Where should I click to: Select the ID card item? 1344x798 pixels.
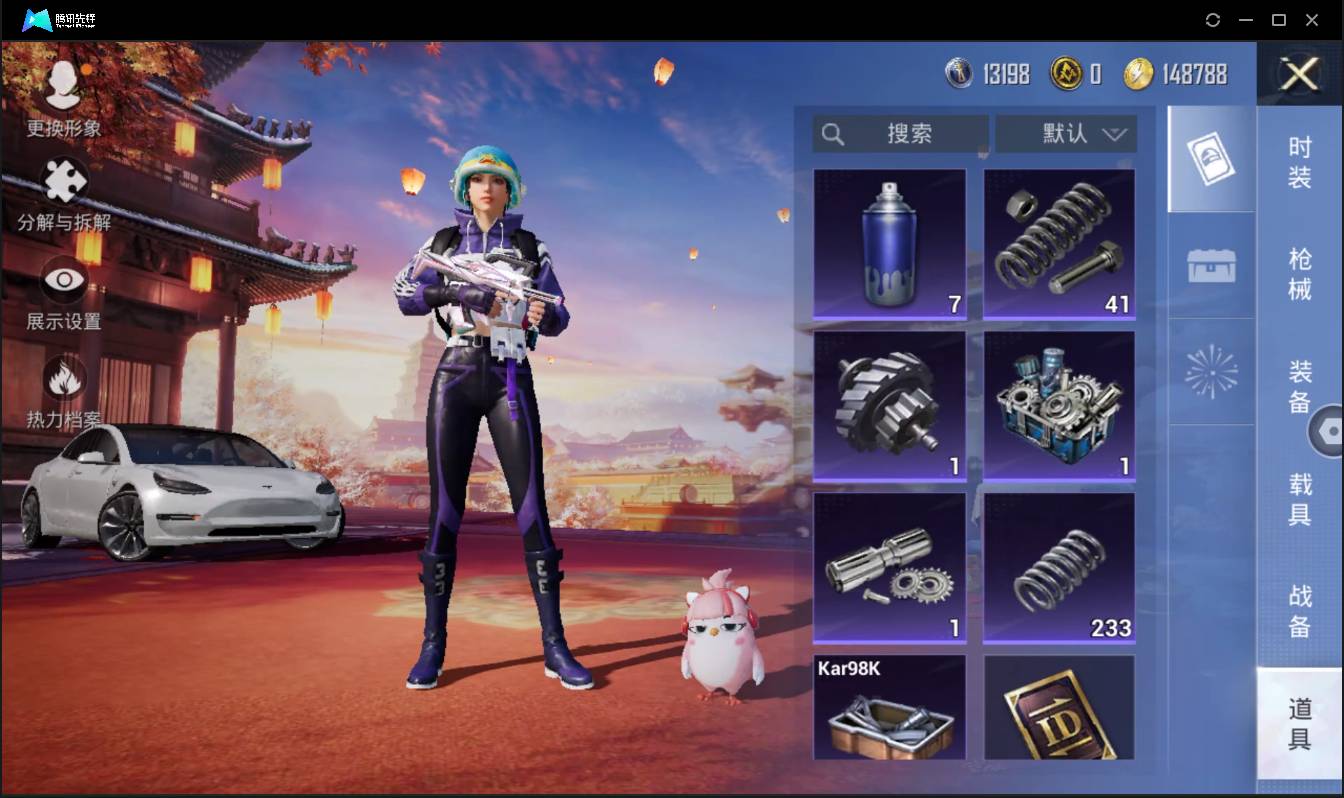(1059, 708)
